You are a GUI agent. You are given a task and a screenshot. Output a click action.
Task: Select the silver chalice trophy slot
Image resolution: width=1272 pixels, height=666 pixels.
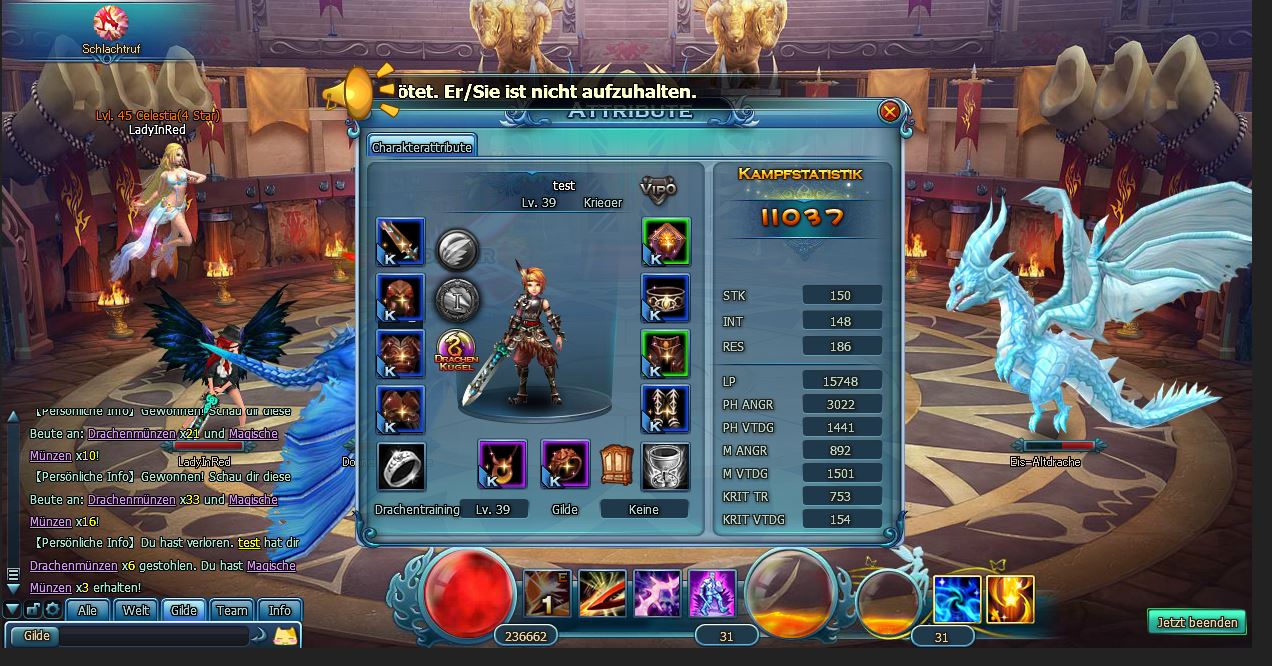[x=666, y=467]
